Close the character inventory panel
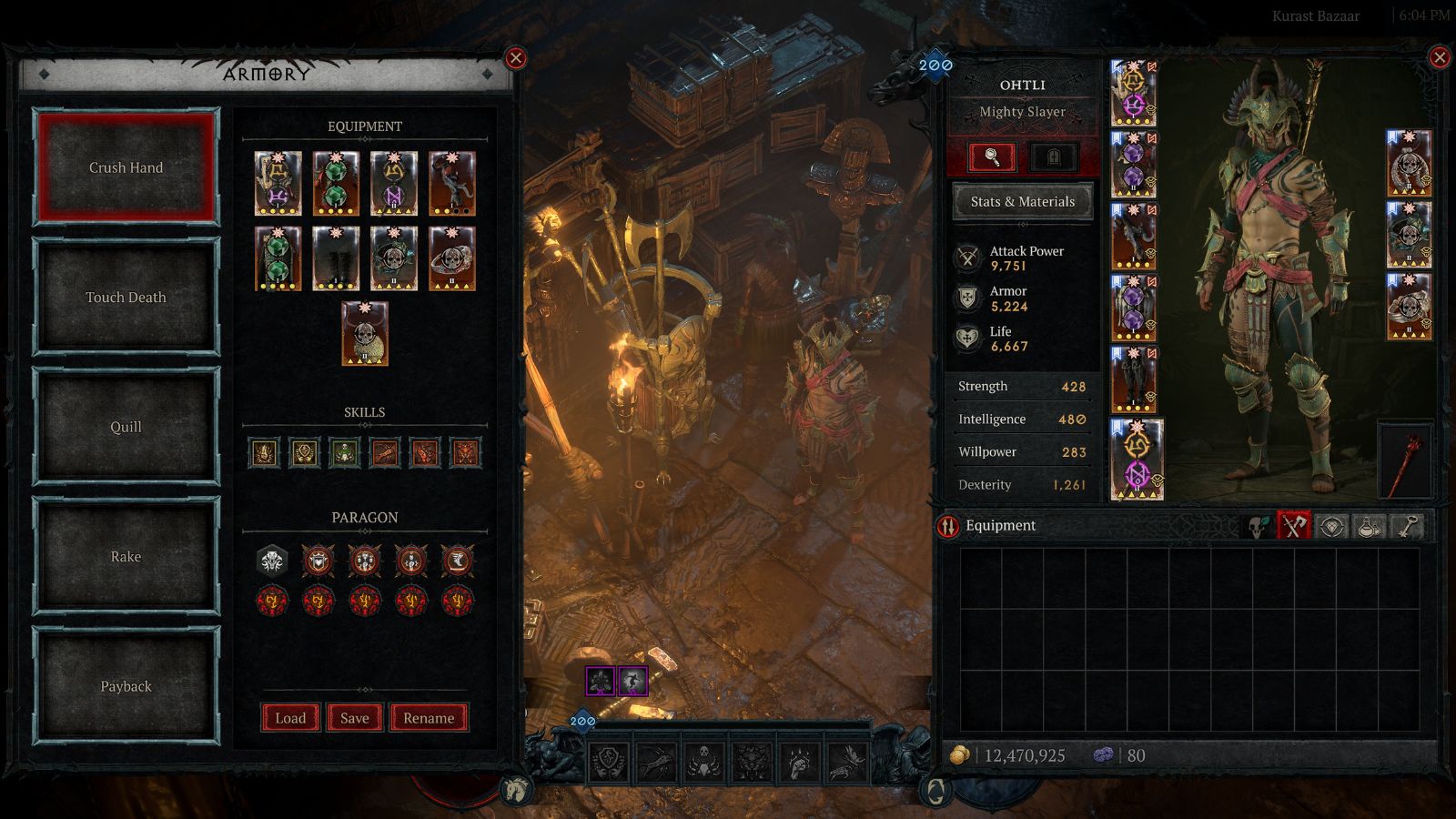 1440,58
